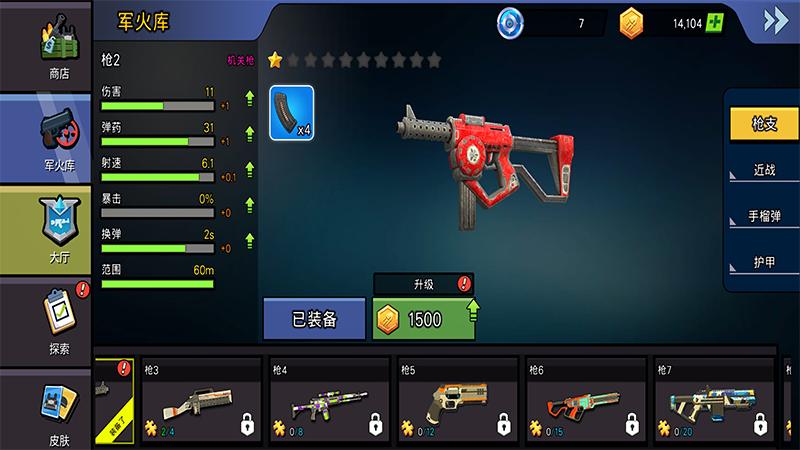800x450 pixels.
Task: Open the 护甲 armor tab
Action: pos(764,262)
